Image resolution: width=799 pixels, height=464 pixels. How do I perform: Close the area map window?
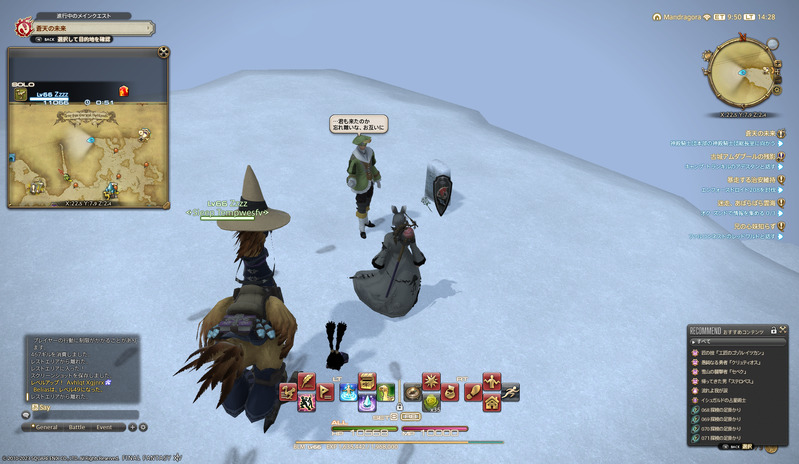[x=164, y=53]
